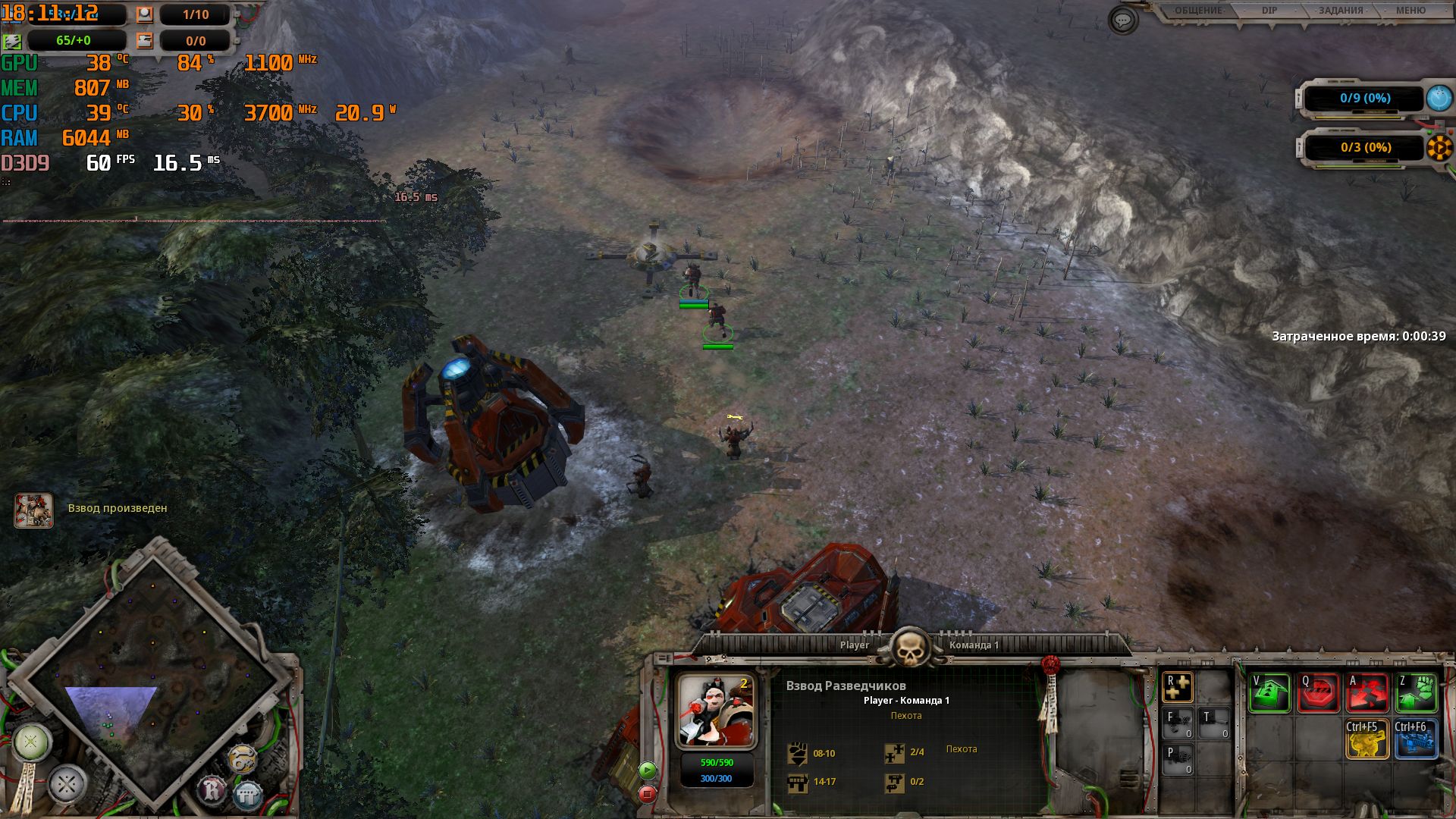Click the R emblem button near minimap
Viewport: 1456px width, 819px height.
point(213,791)
